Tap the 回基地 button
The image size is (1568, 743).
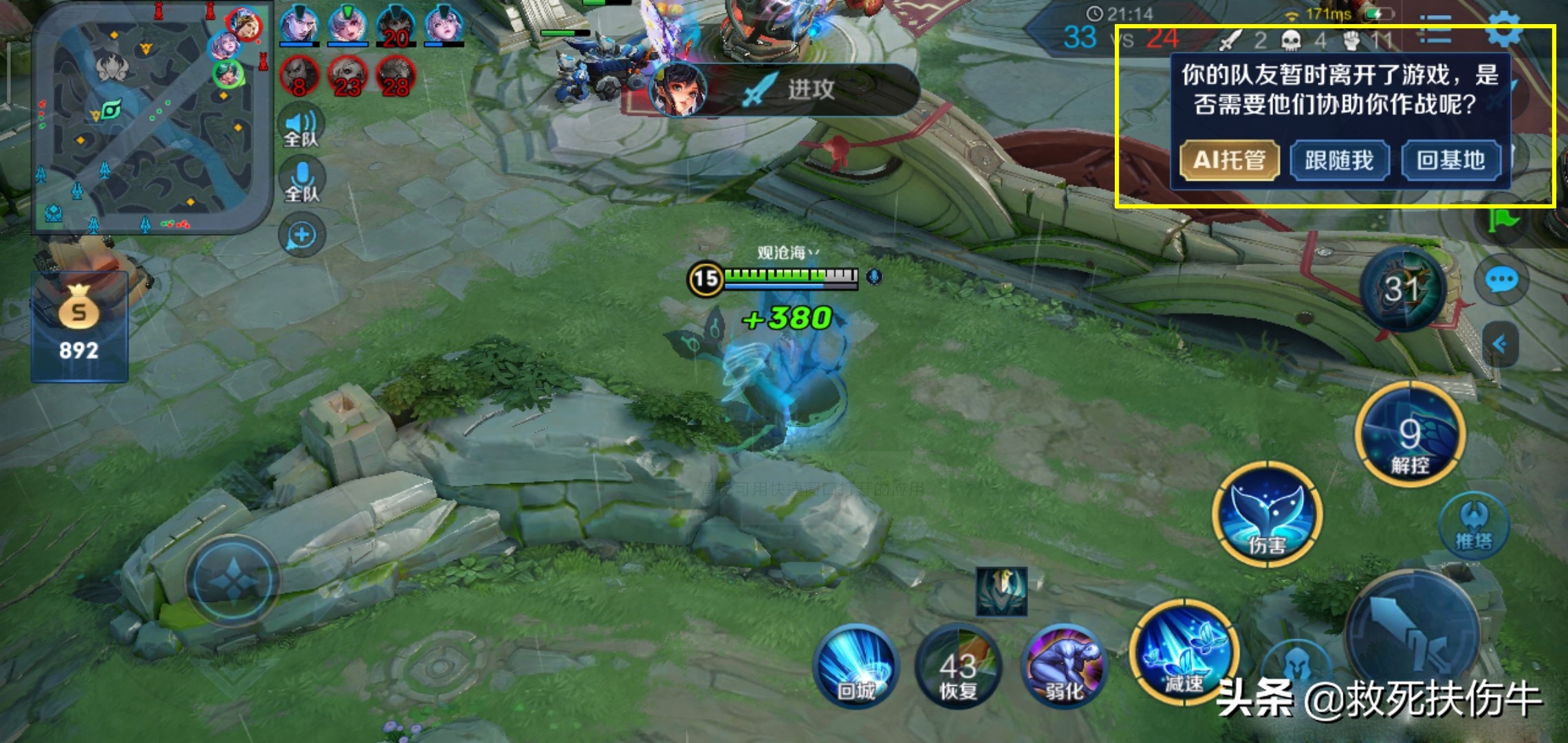click(1450, 160)
